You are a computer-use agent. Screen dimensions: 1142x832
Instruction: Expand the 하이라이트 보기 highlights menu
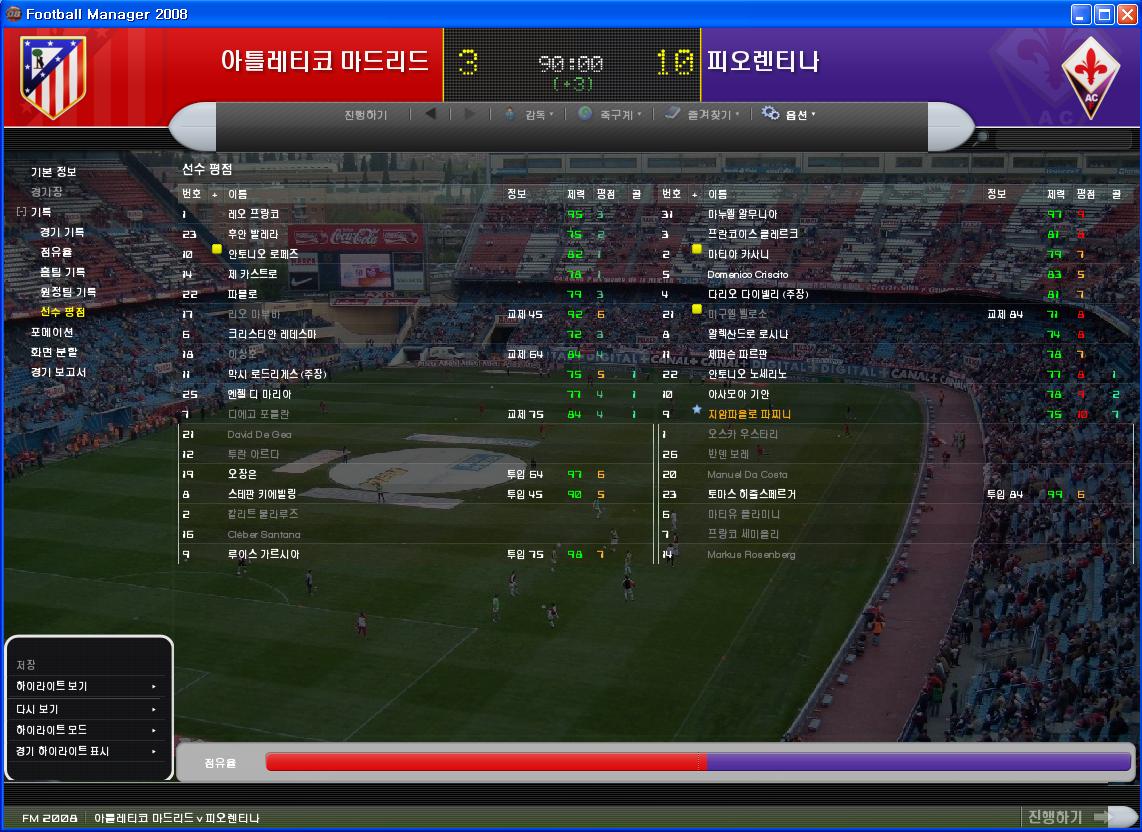point(86,687)
